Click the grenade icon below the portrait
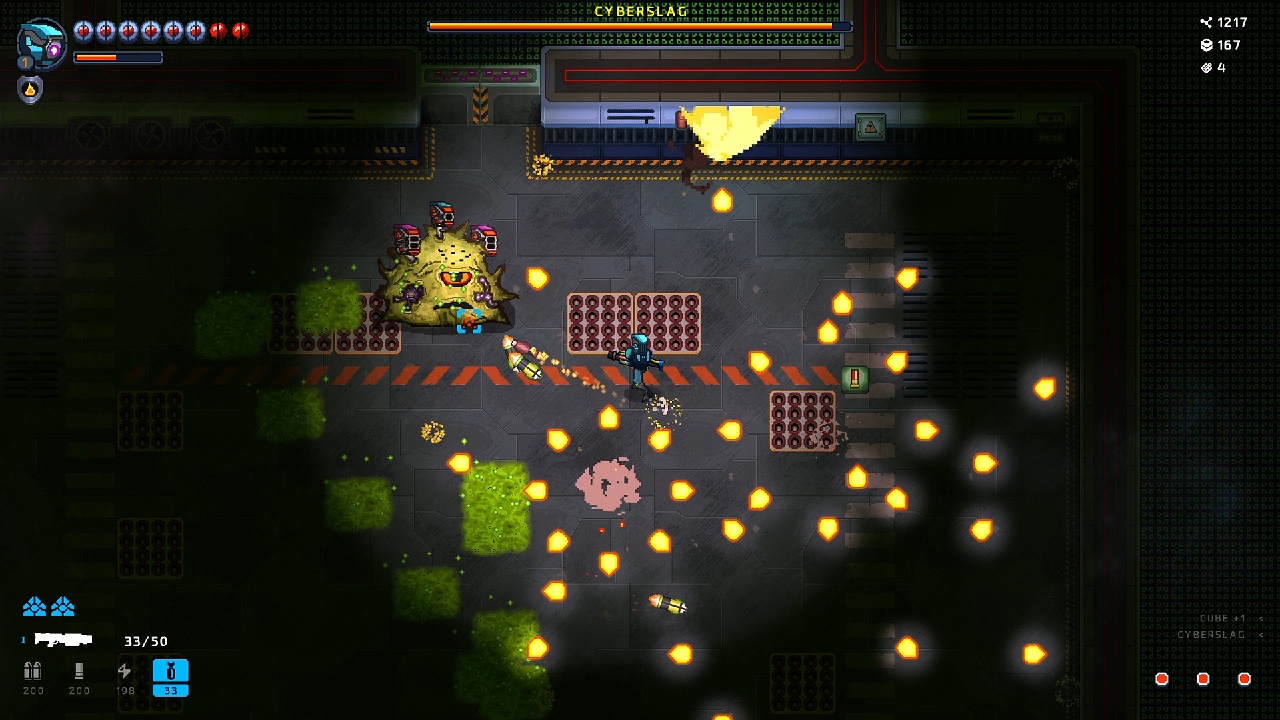Screen dimensions: 1280x720 pyautogui.click(x=31, y=90)
